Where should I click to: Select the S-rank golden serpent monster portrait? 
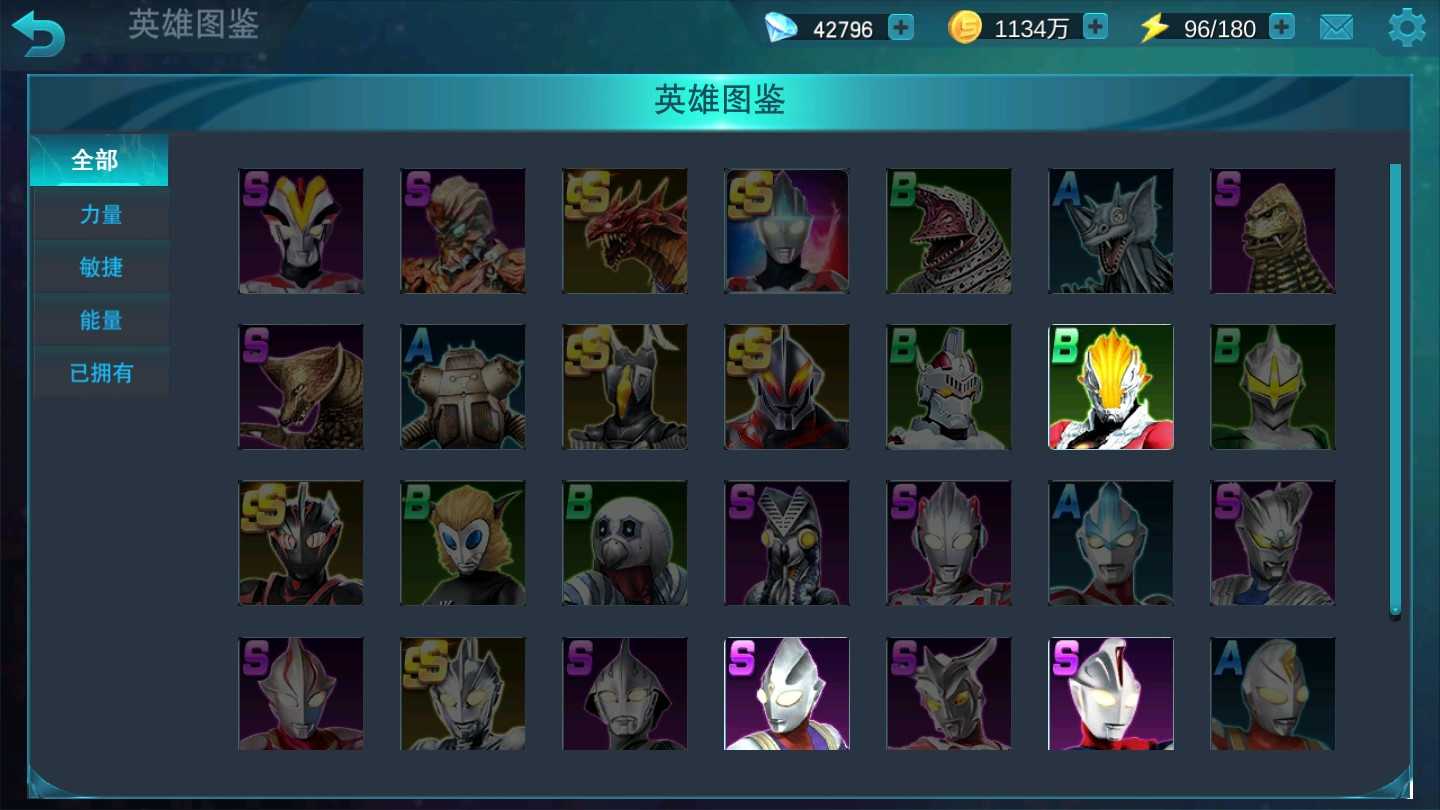(1273, 231)
